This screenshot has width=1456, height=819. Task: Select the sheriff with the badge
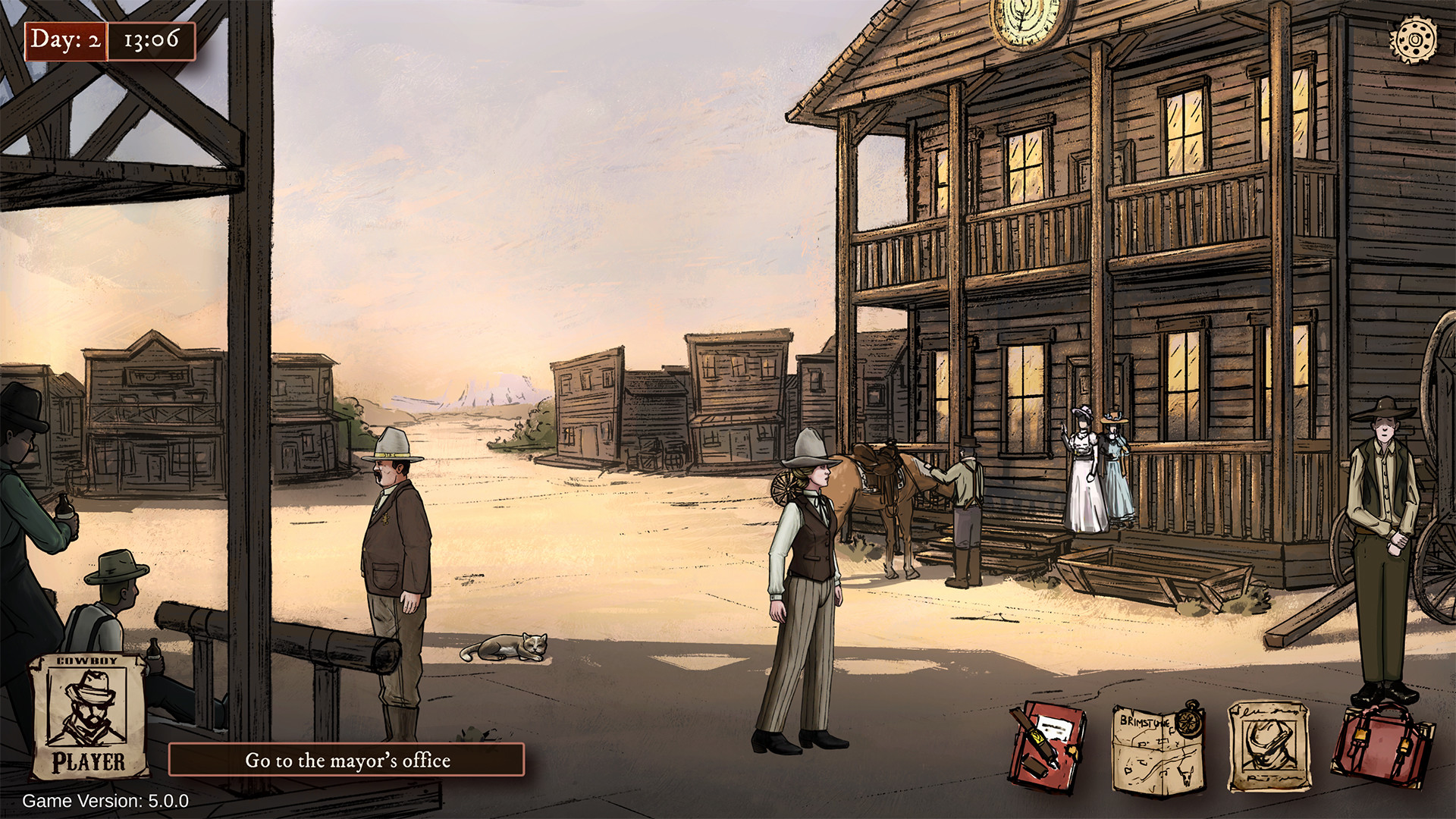(394, 554)
